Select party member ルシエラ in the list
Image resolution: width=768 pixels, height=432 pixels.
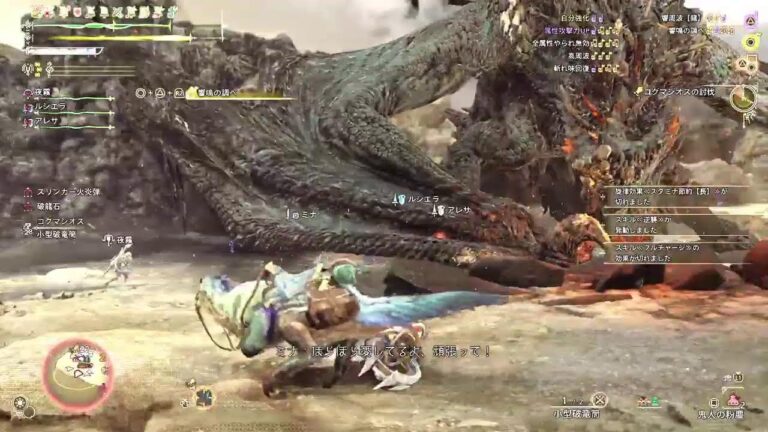(49, 106)
